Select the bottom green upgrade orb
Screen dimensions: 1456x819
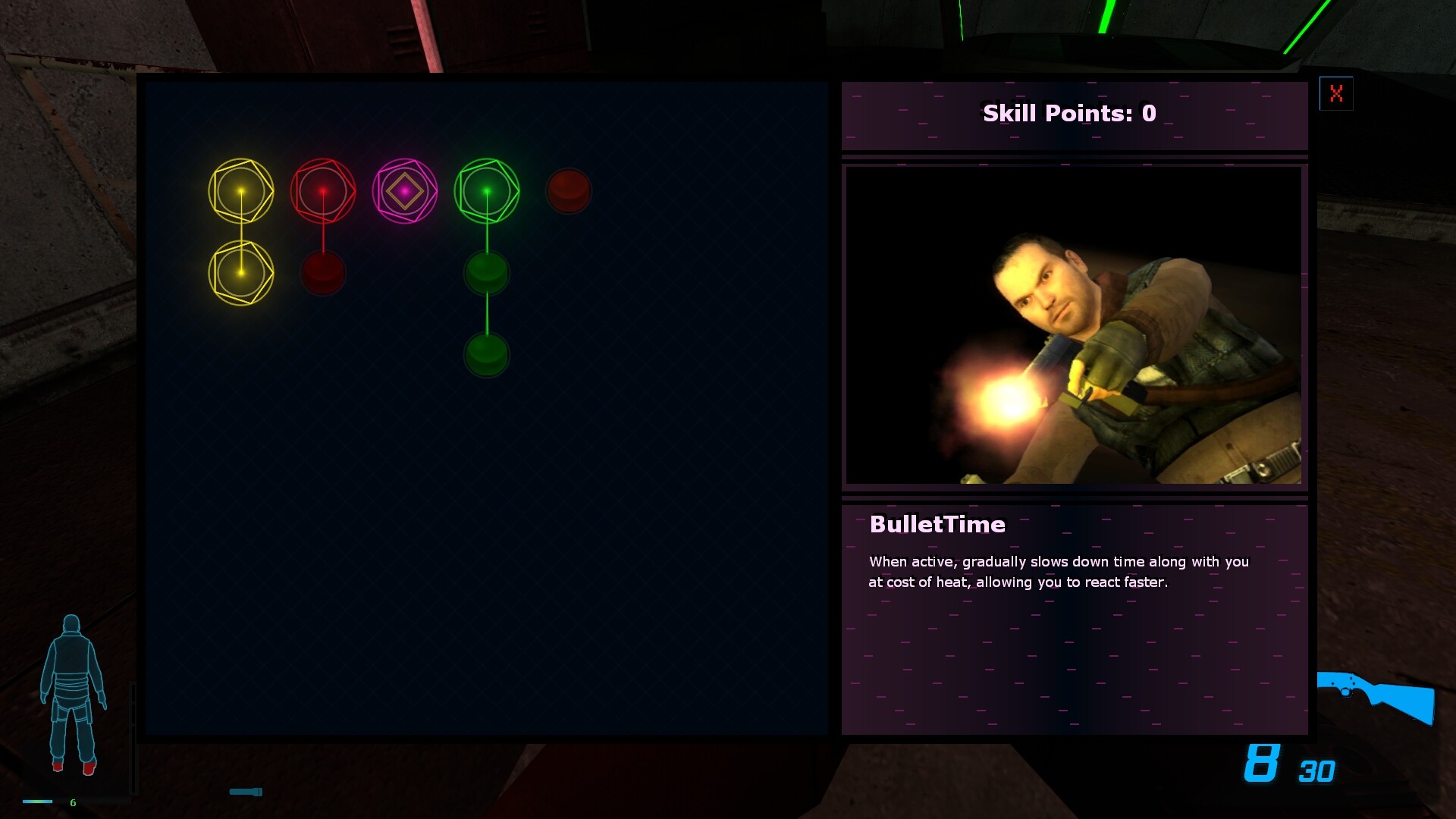click(x=487, y=354)
